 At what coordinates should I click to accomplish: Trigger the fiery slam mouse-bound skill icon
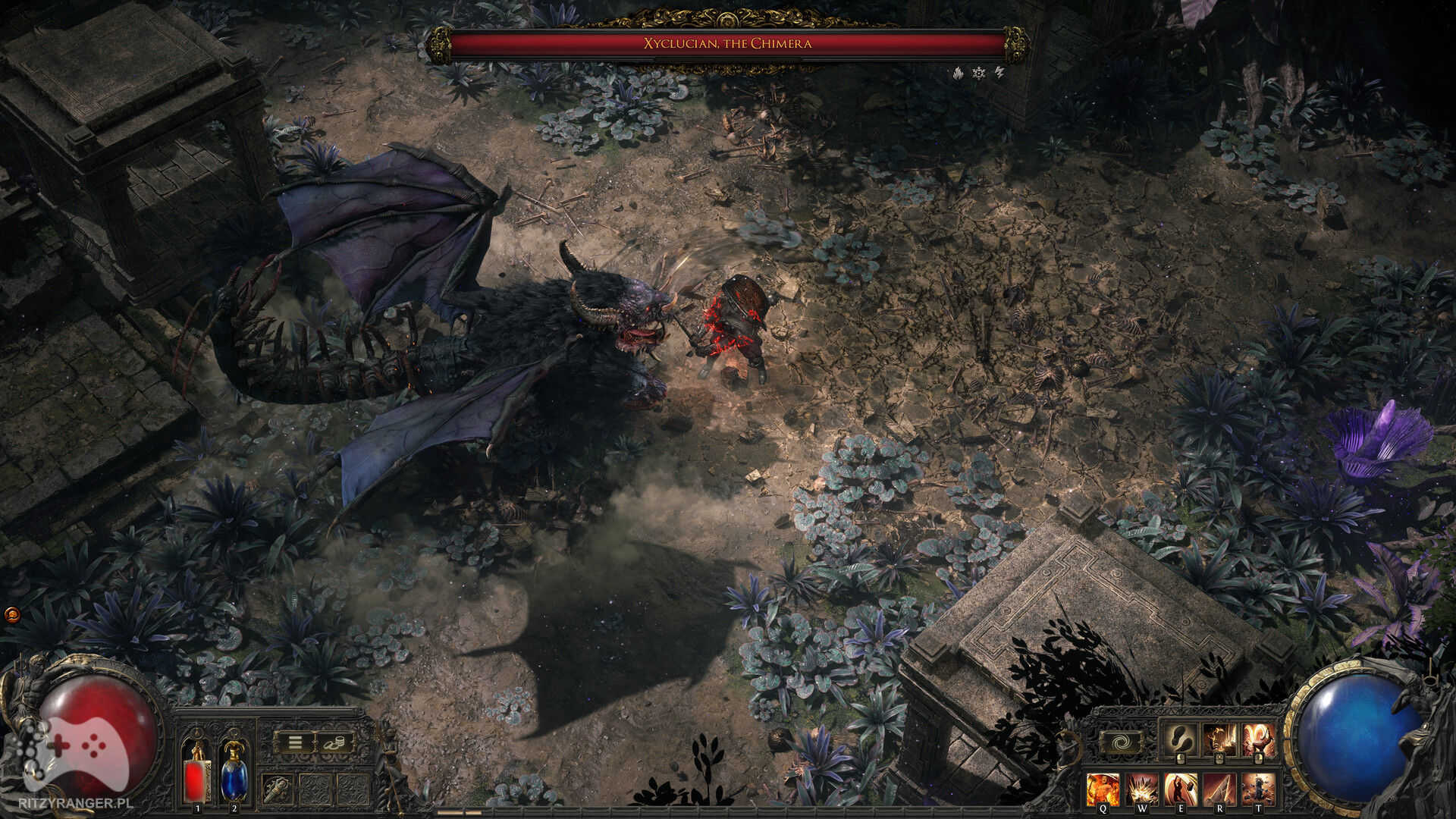coord(1220,739)
